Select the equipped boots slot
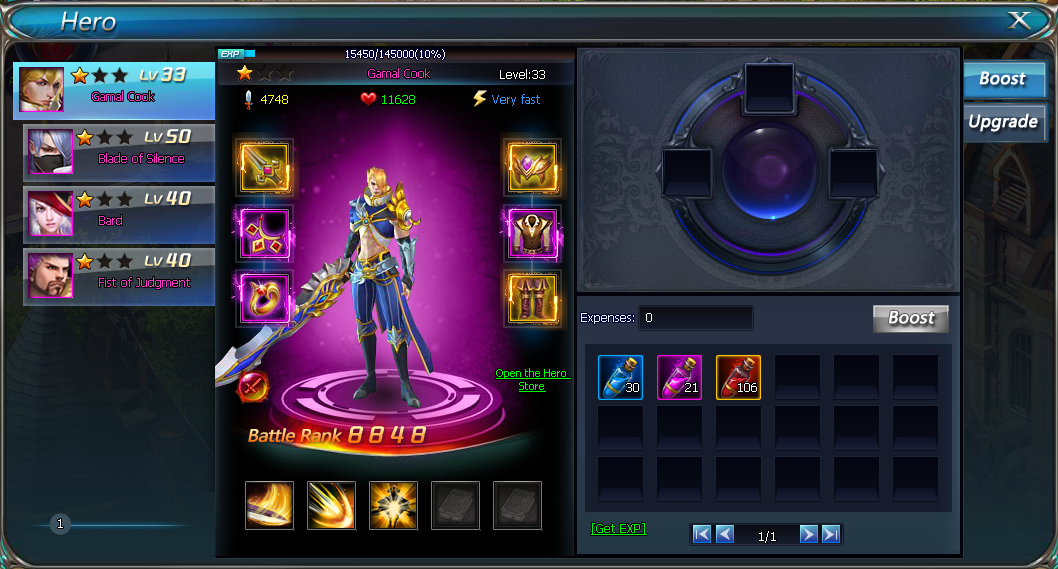 tap(532, 298)
